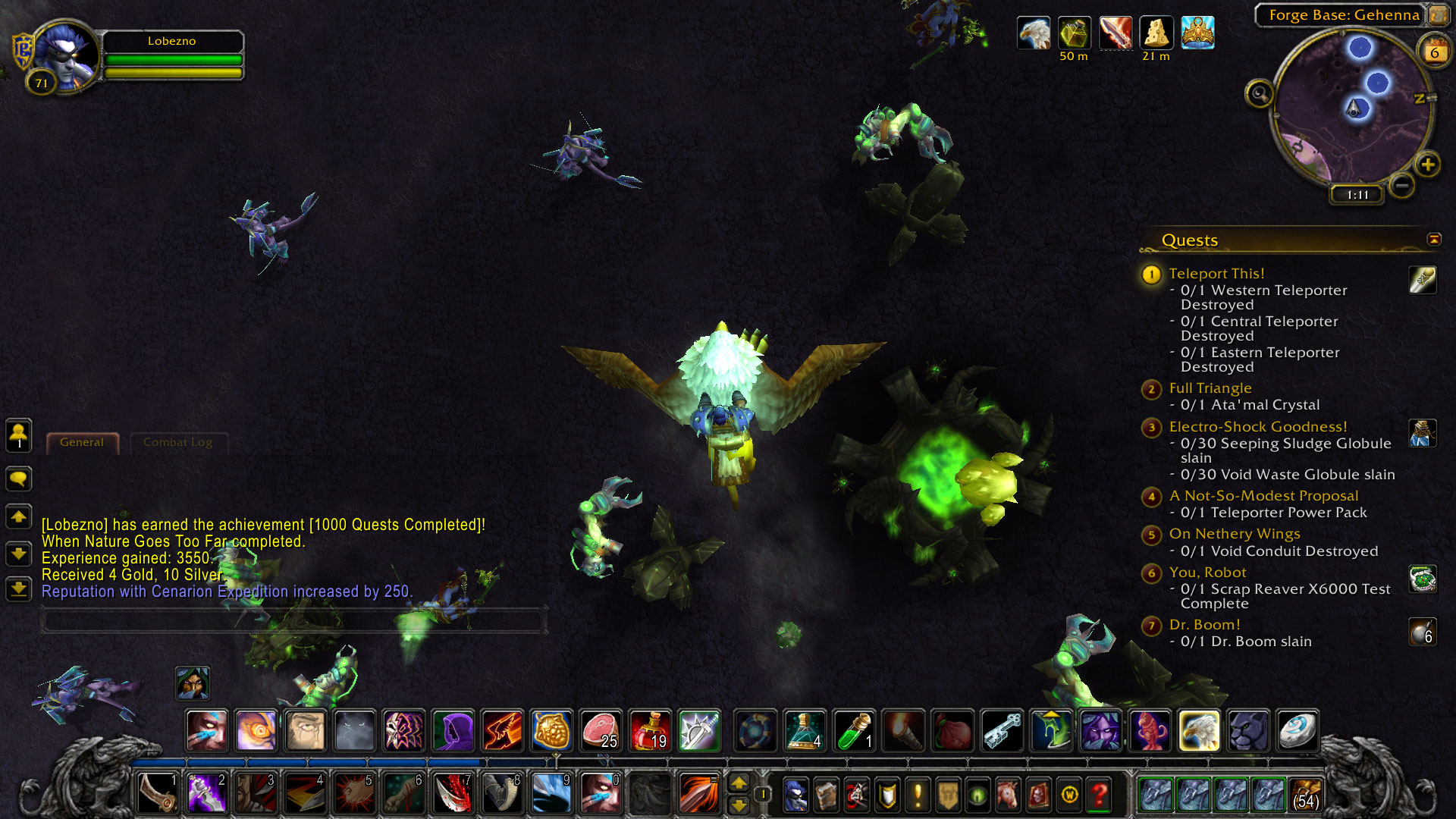Select the Teleport This! quest title
The height and width of the screenshot is (819, 1456).
[1216, 273]
